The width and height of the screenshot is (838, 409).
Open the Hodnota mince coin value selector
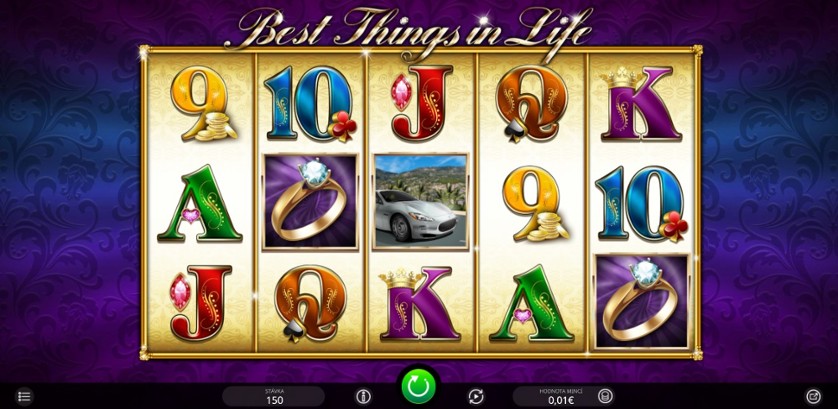coord(562,397)
